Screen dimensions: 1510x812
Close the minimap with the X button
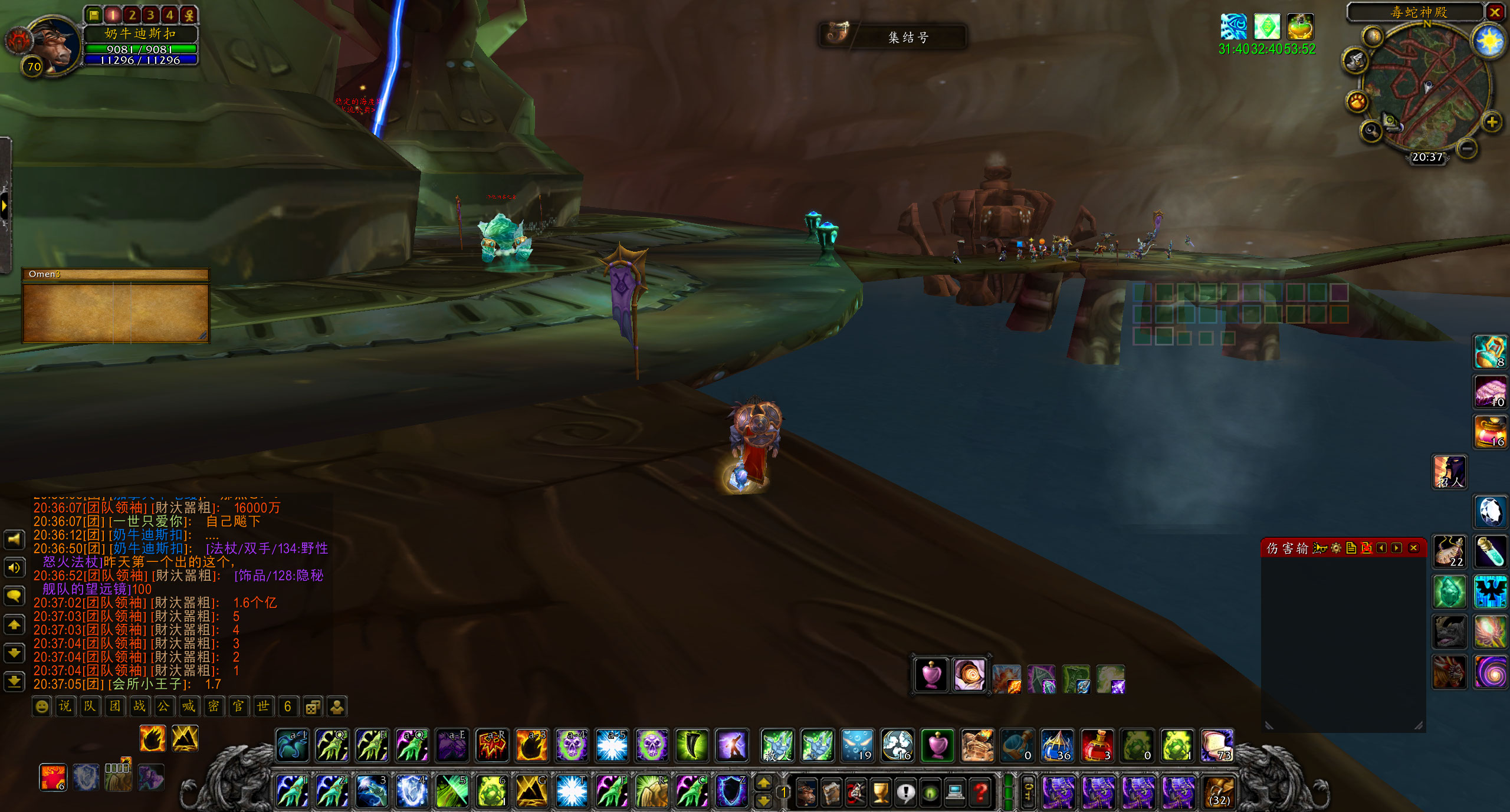[1494, 12]
